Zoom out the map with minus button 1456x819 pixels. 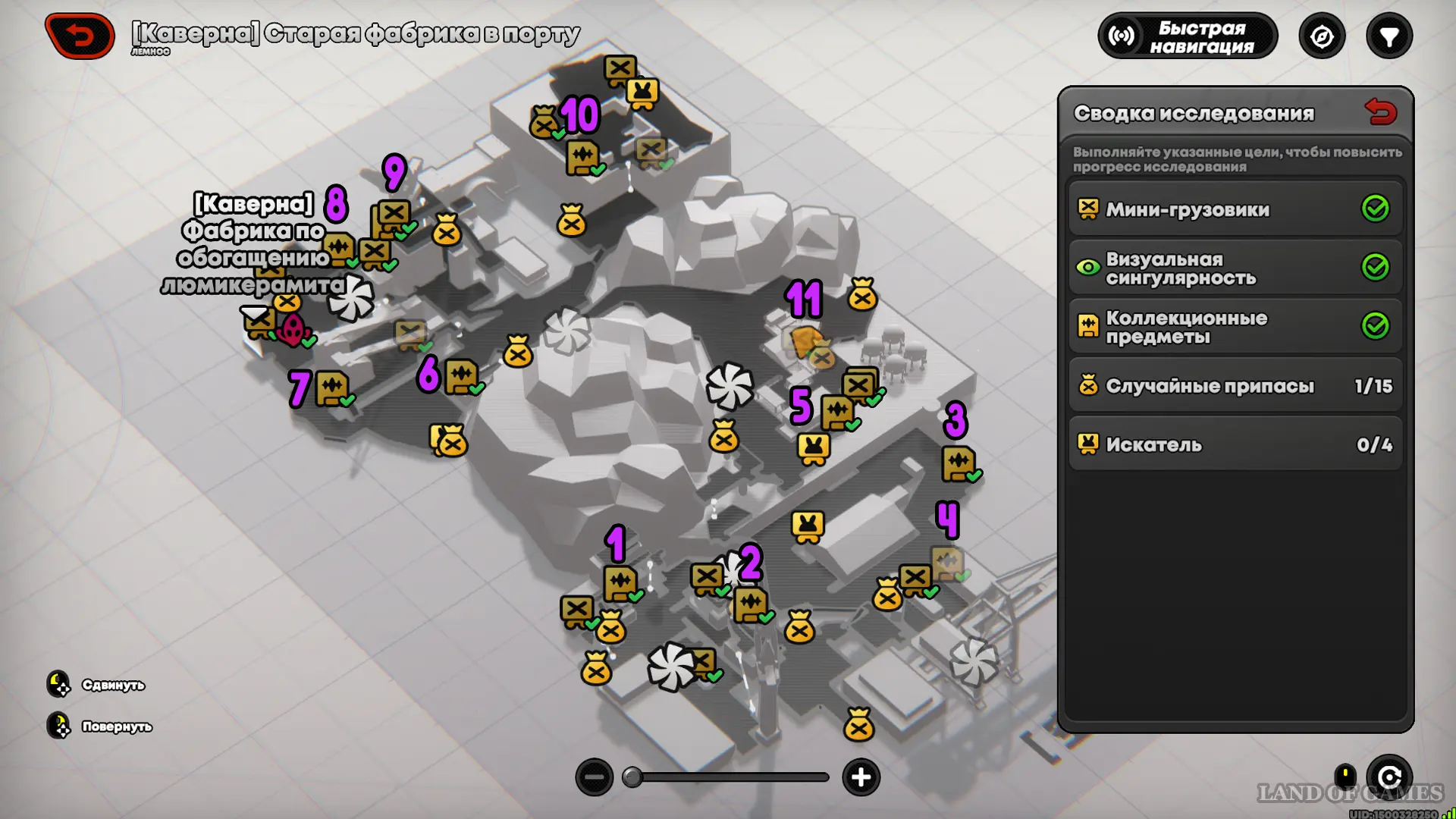point(595,777)
